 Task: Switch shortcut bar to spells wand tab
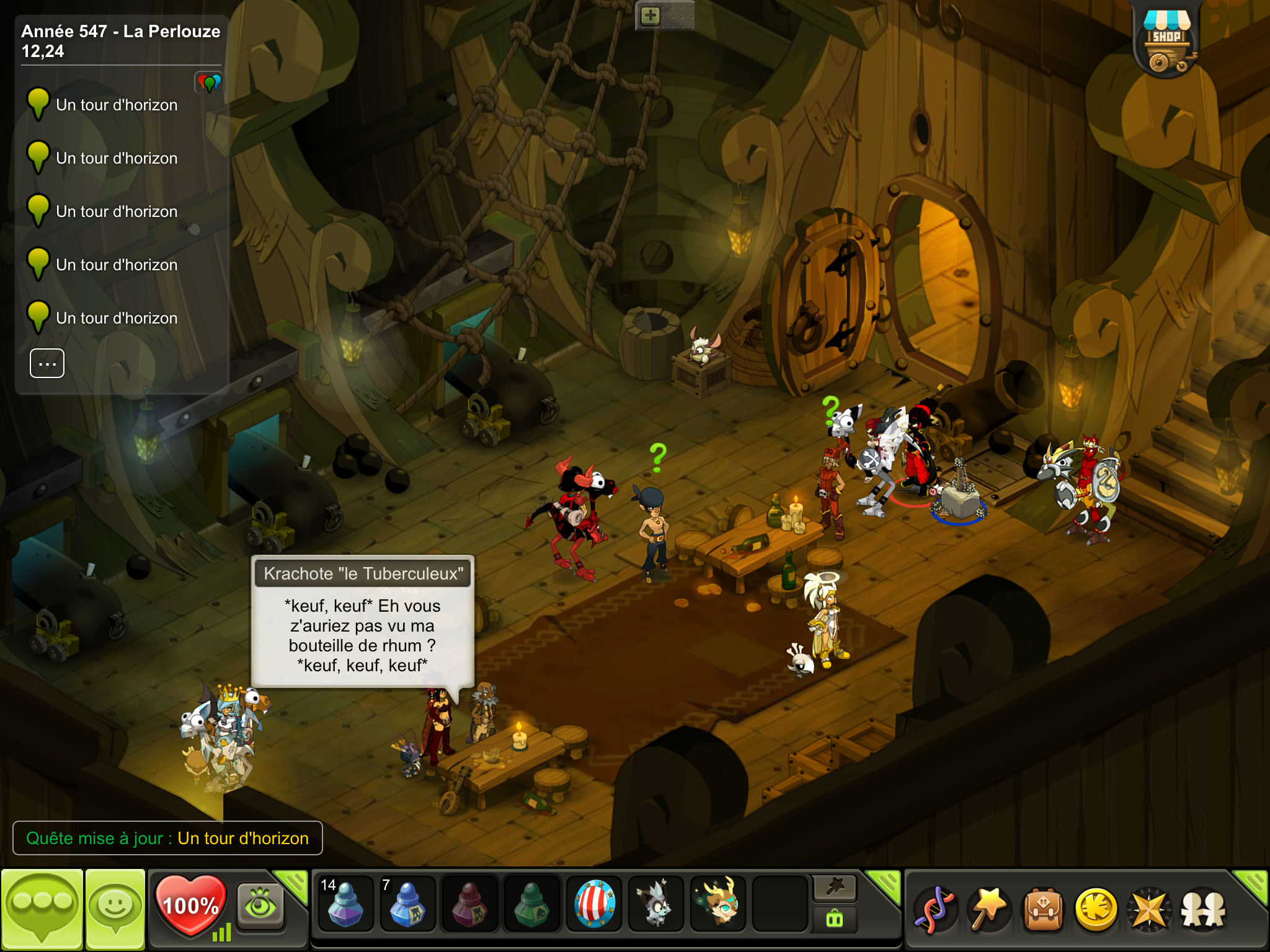pyautogui.click(x=835, y=888)
